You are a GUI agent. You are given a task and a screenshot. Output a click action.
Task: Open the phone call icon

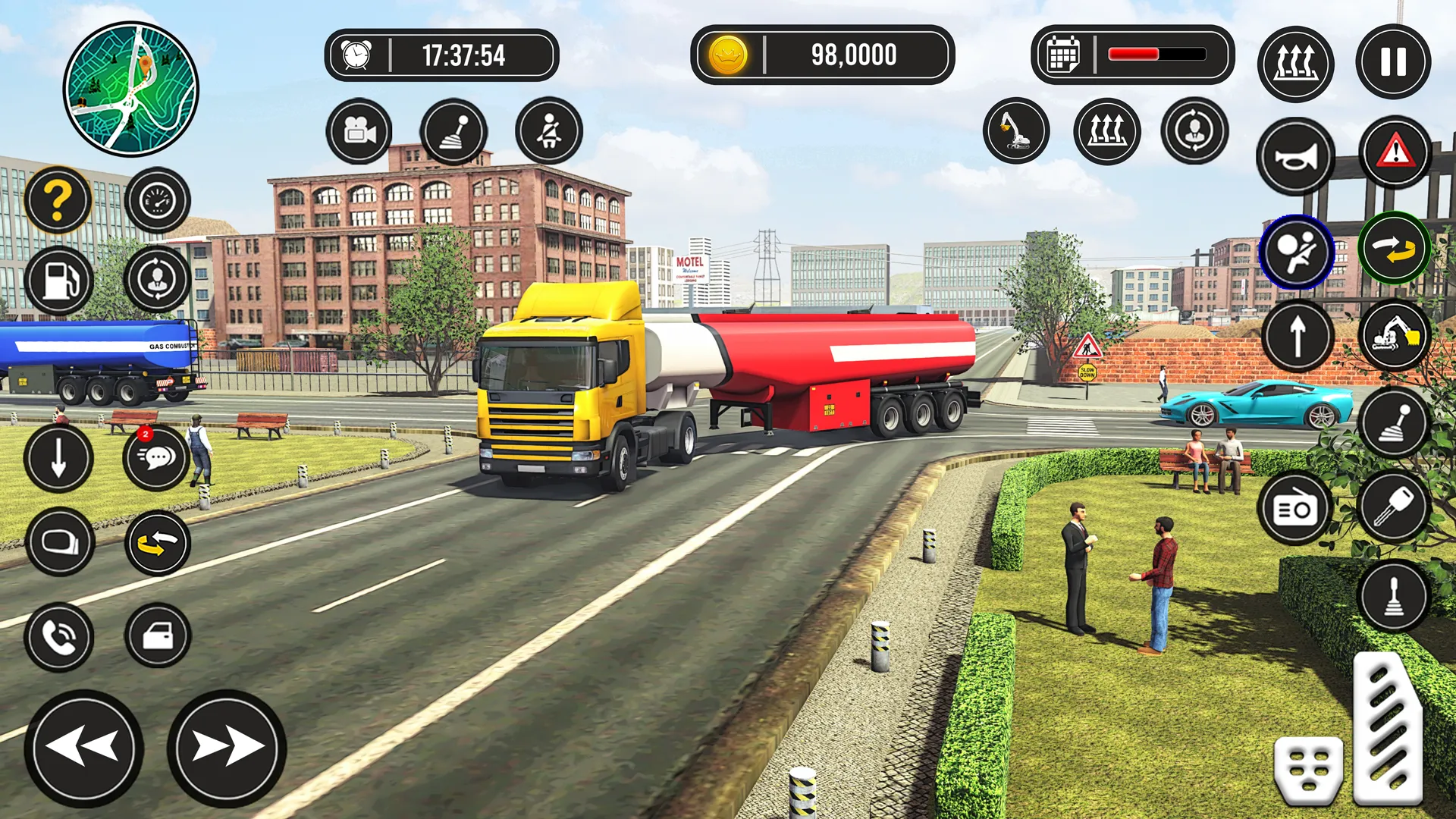60,637
